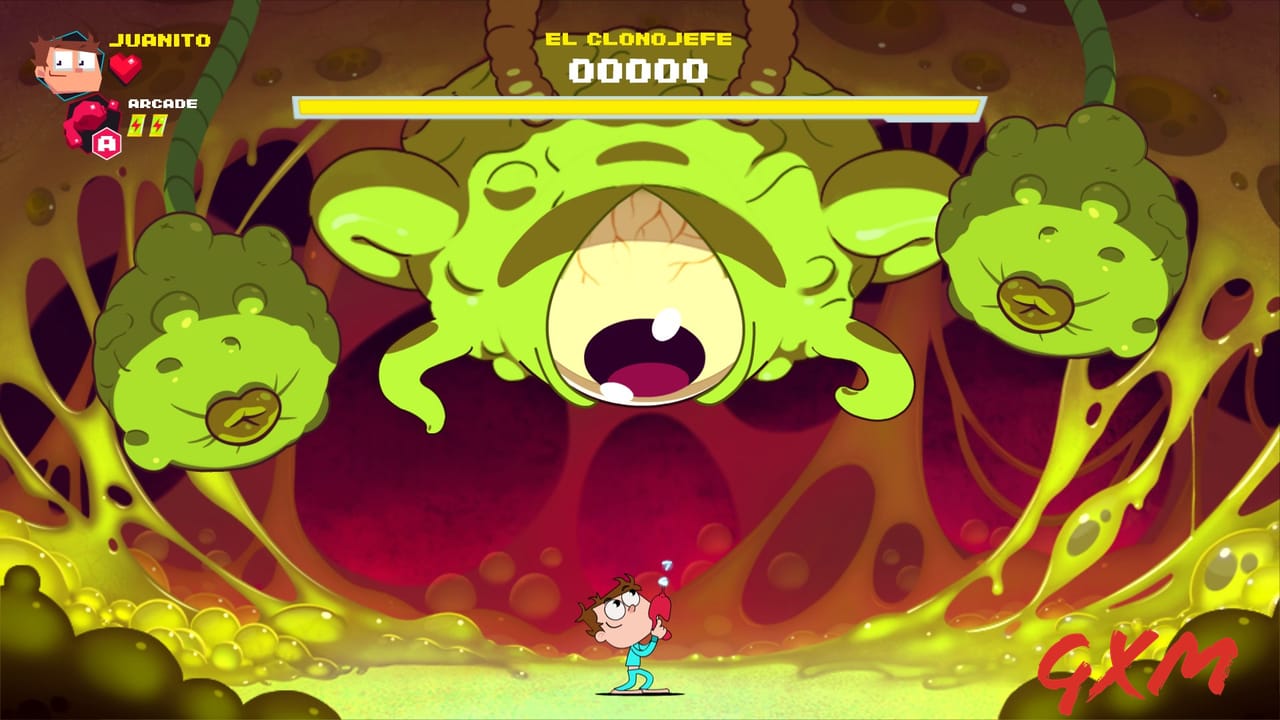The image size is (1280, 720).
Task: Click the red heart health icon
Action: click(125, 66)
